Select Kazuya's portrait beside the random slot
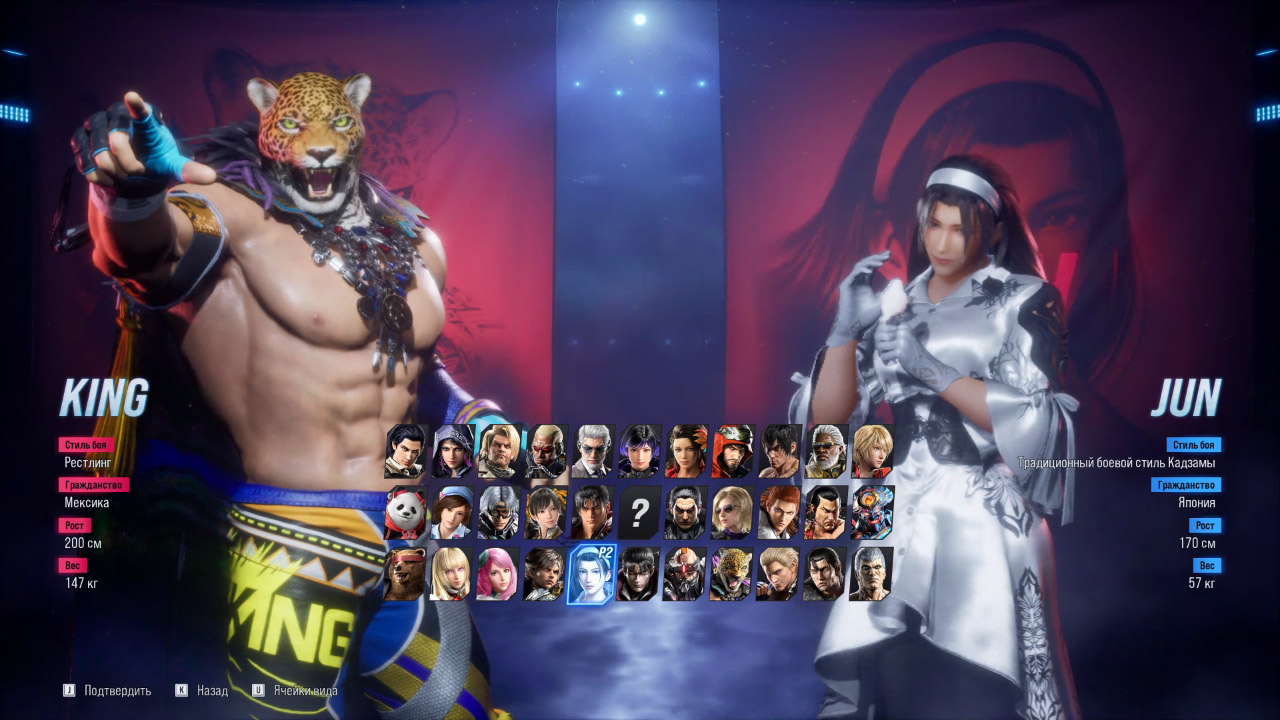 point(684,510)
